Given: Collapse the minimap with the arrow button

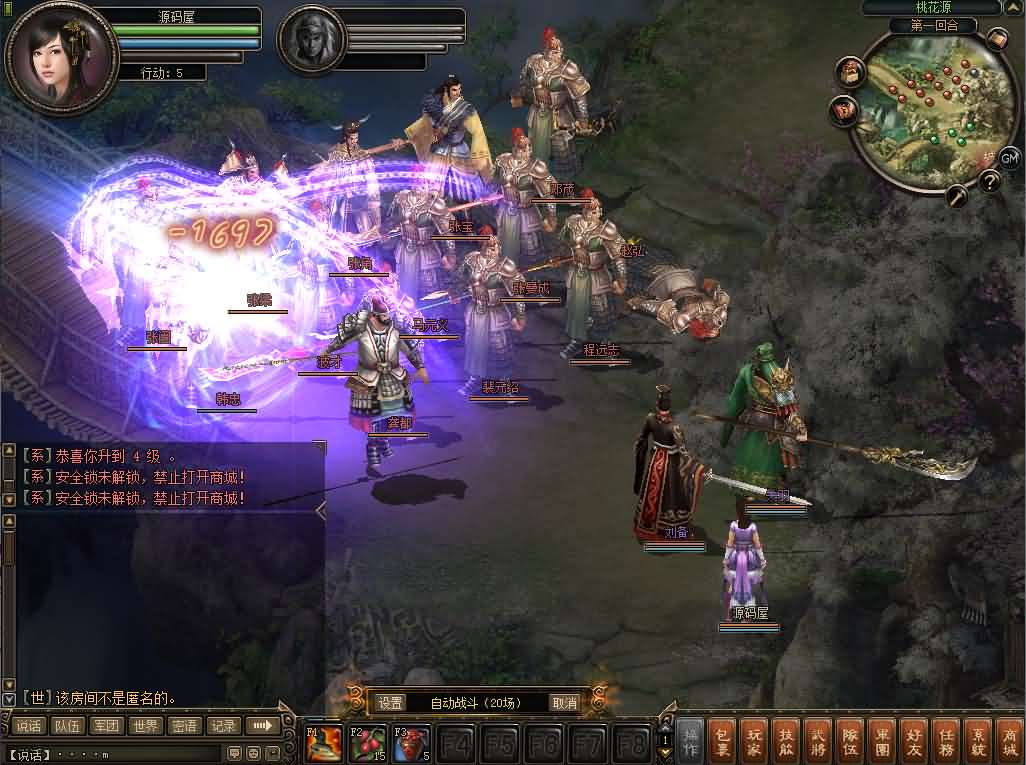Looking at the screenshot, I should coord(1013,7).
